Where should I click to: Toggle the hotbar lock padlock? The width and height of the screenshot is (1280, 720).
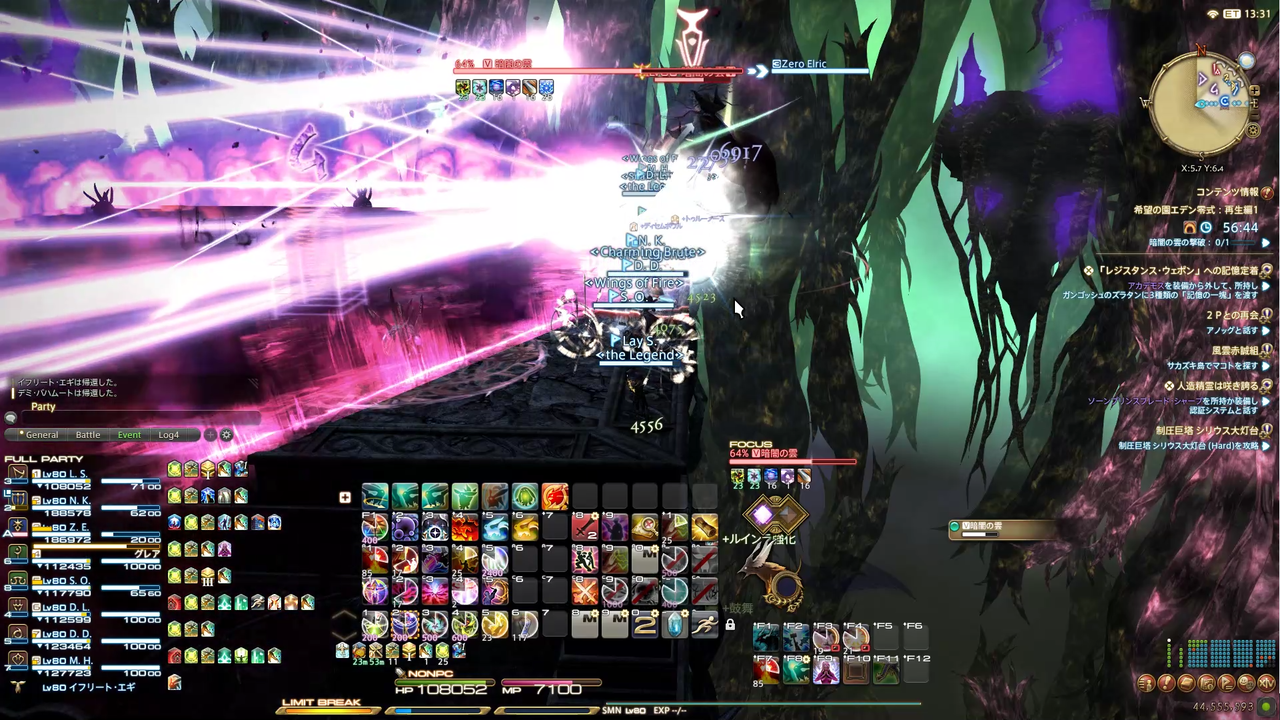pos(731,623)
